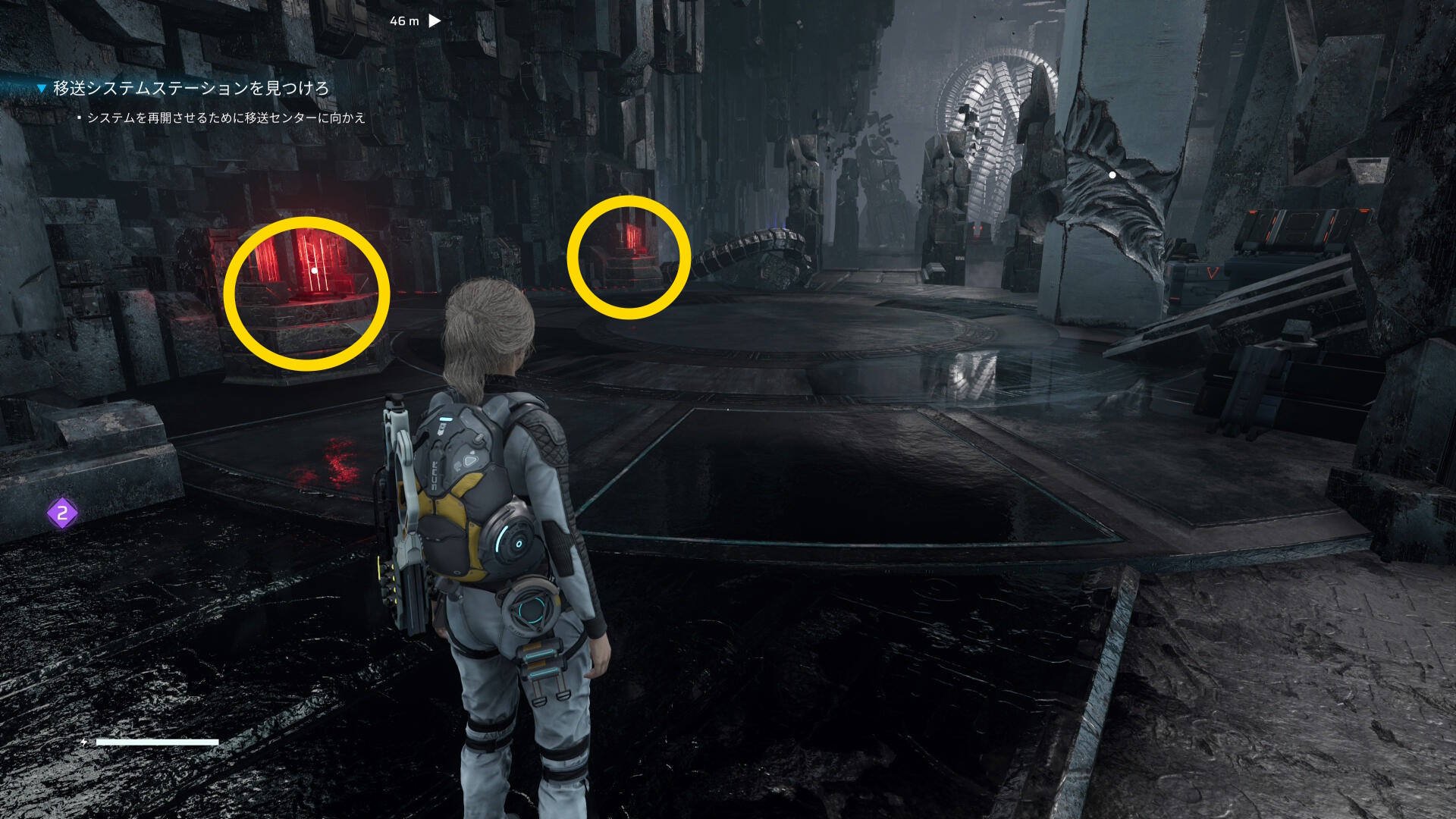The height and width of the screenshot is (819, 1456).
Task: Click the 46 m waypoint arrow marker
Action: (x=435, y=21)
